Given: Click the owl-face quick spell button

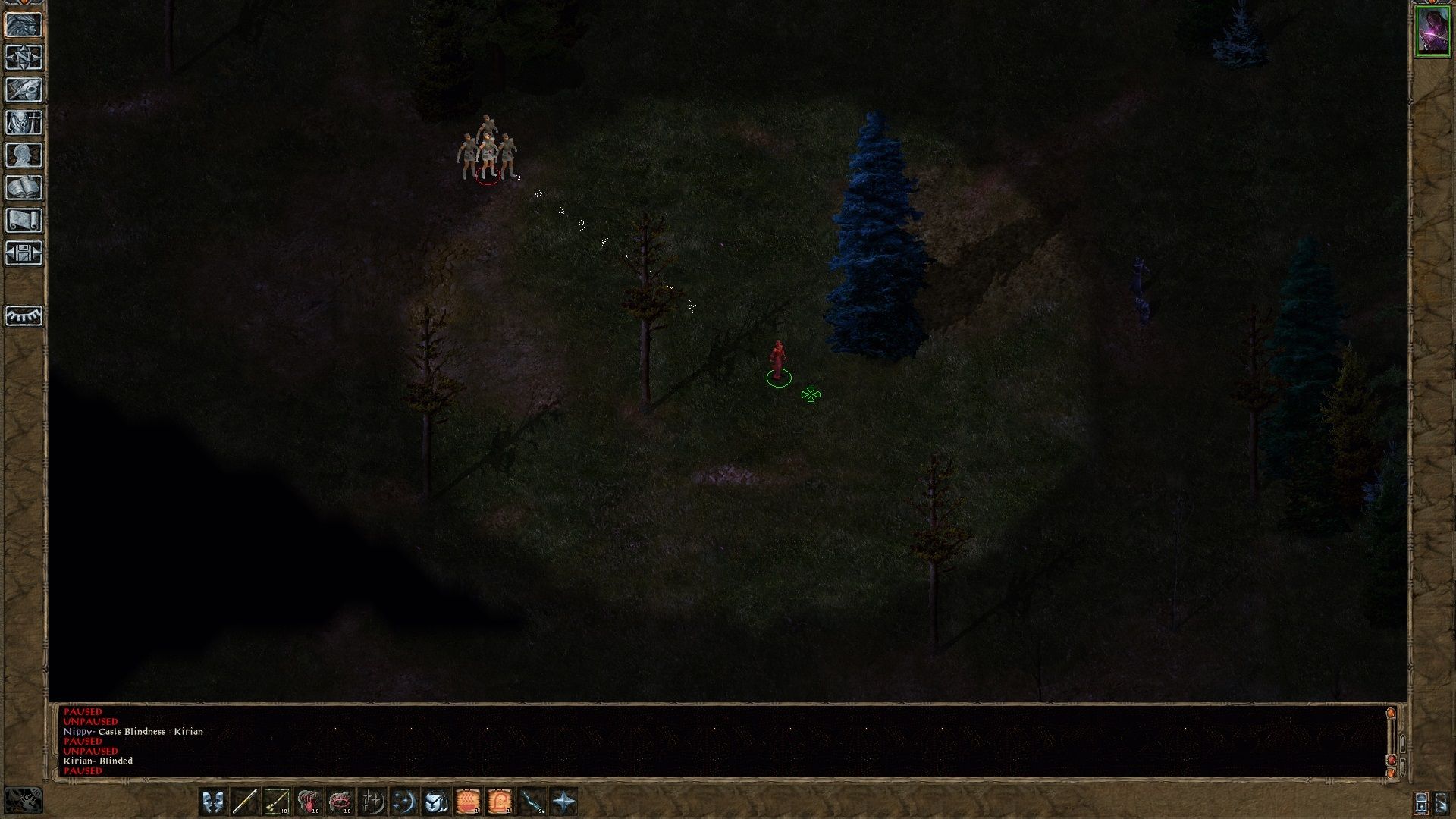Looking at the screenshot, I should tap(436, 802).
